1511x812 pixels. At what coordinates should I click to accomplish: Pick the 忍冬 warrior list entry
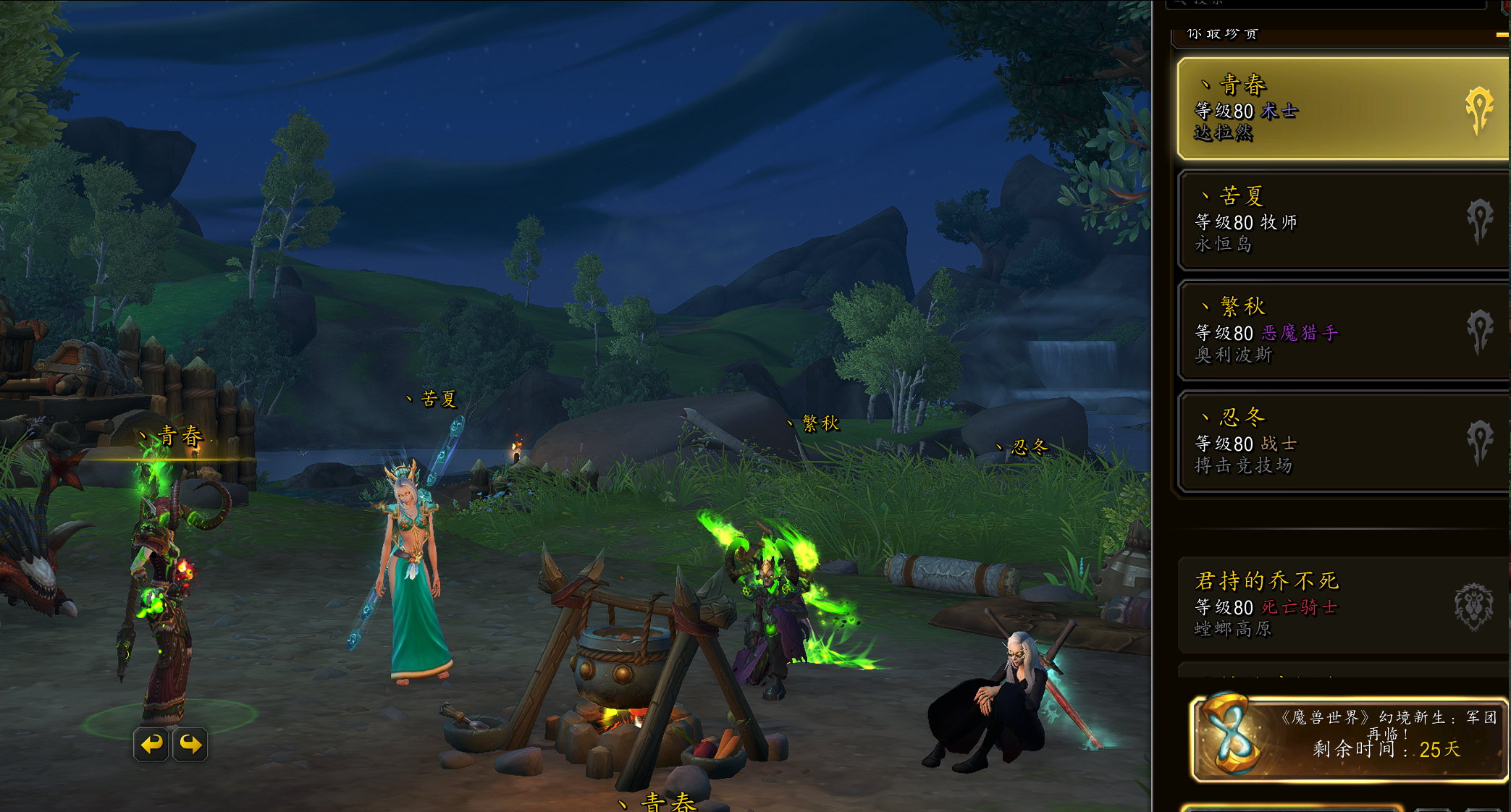click(x=1342, y=441)
